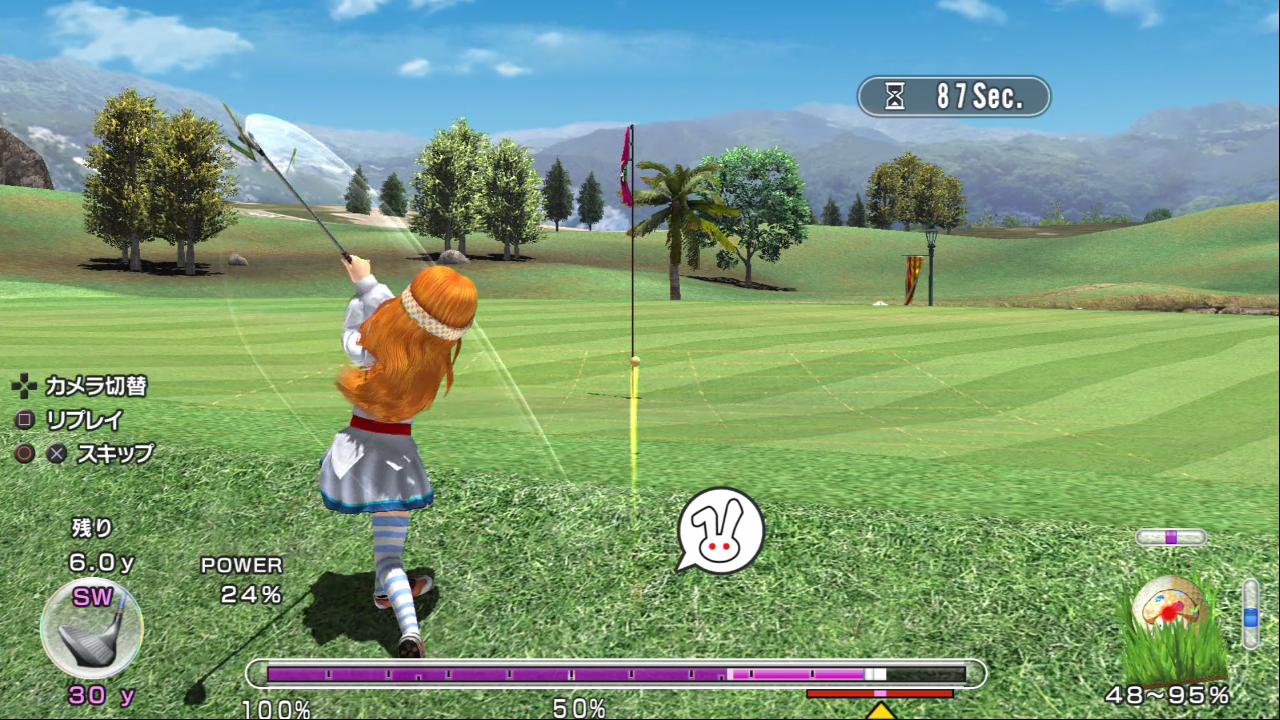Click the vertical blue slope gauge
Screen dimensions: 1280x720
click(x=1250, y=613)
